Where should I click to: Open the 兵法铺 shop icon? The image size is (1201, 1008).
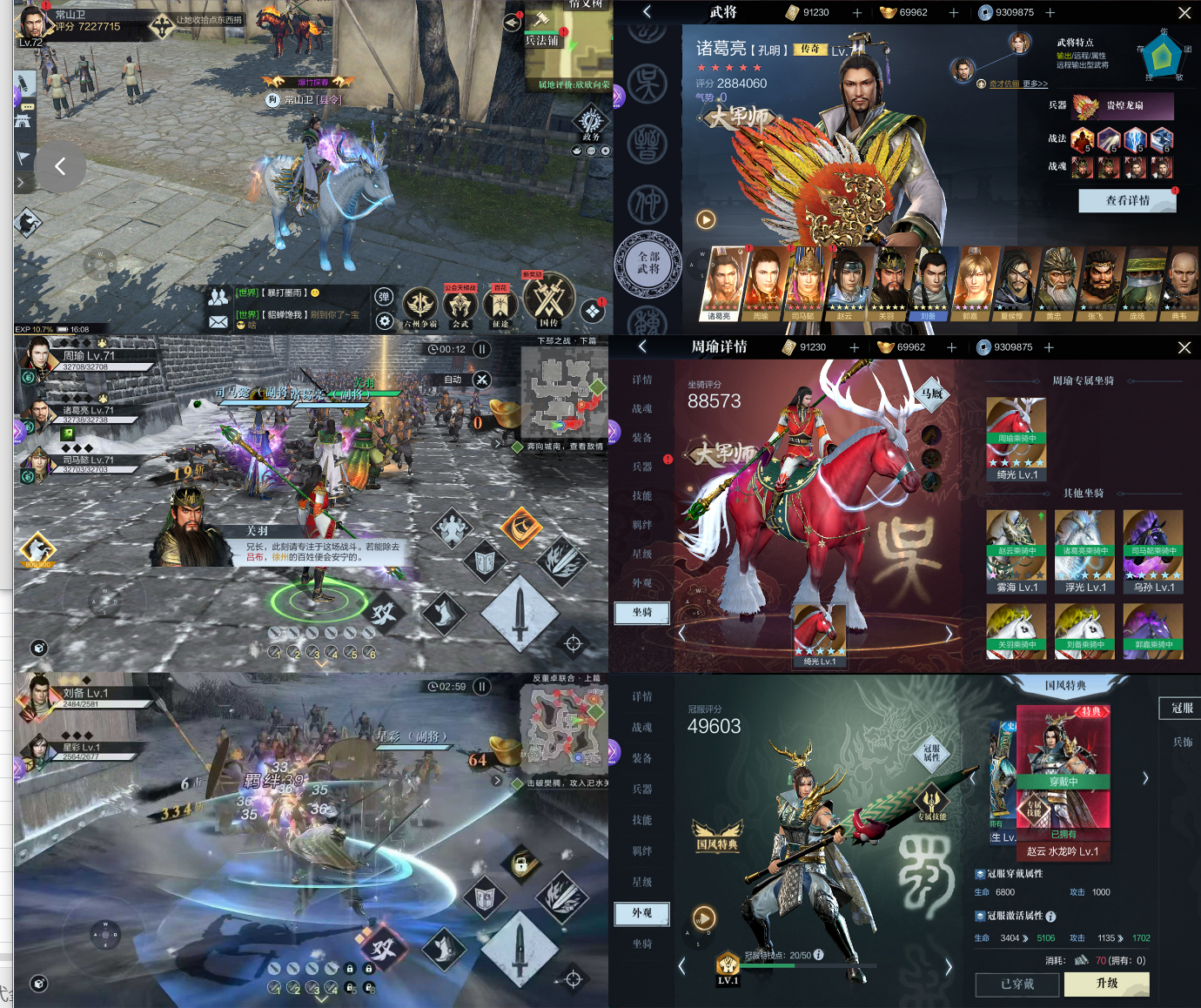541,24
